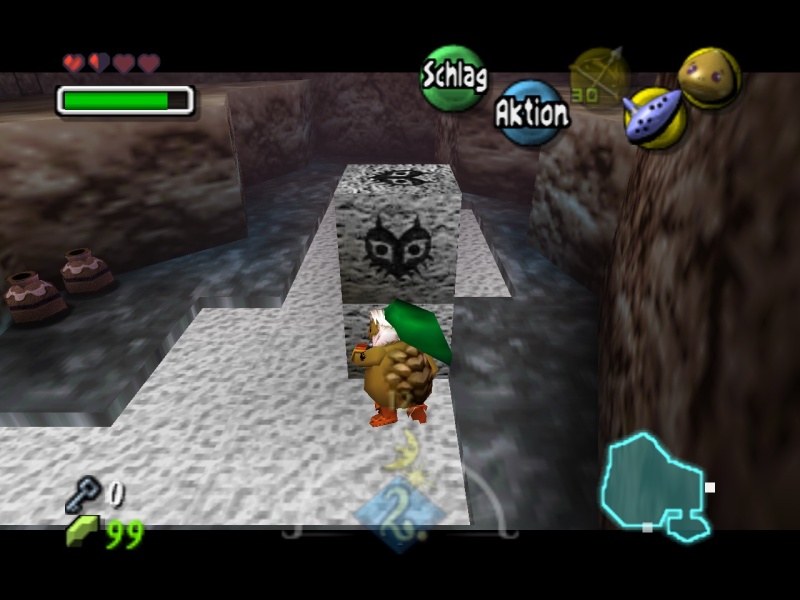Select the green Schlag button
This screenshot has width=800, height=600.
click(453, 77)
